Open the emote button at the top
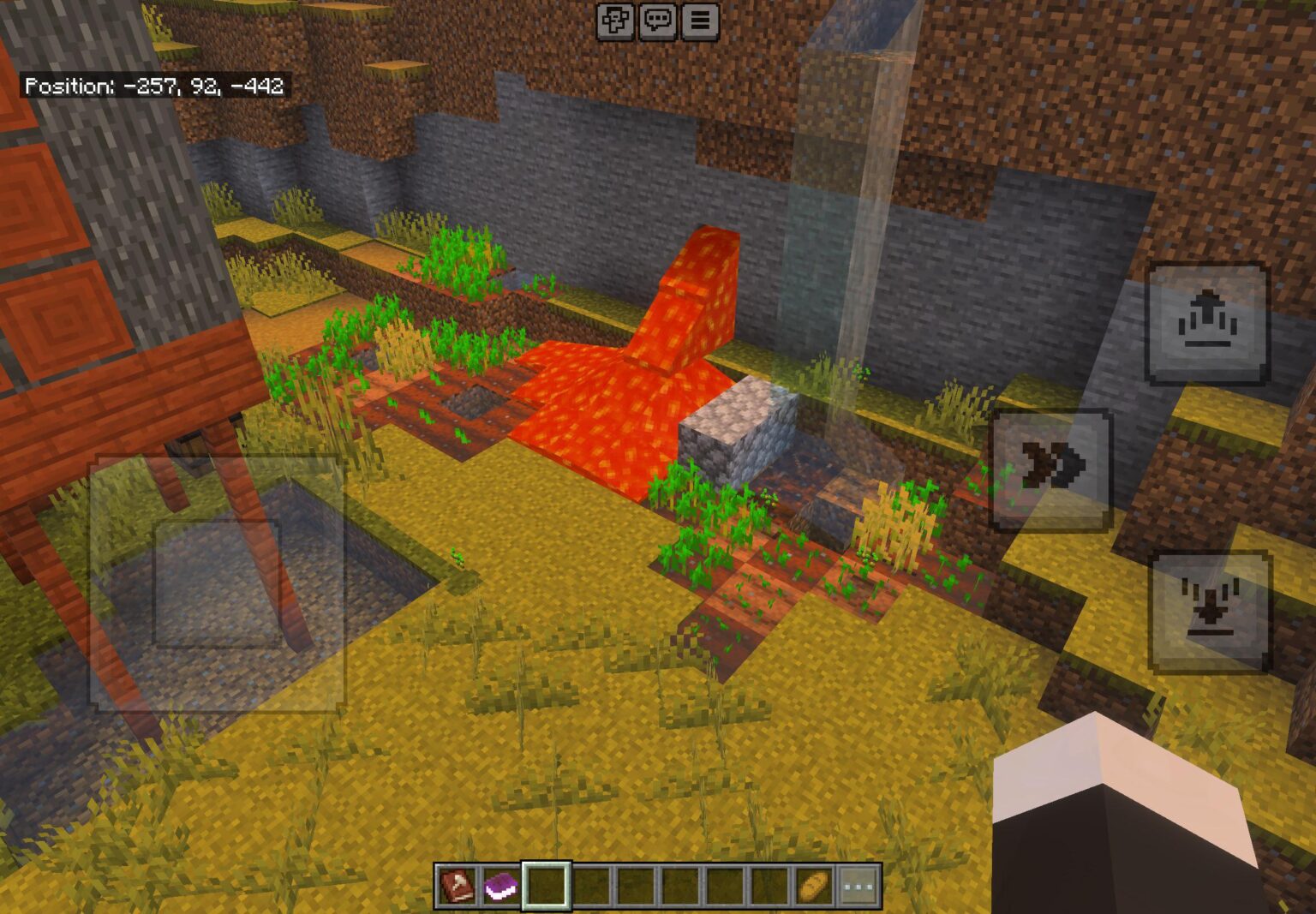The image size is (1316, 914). [x=615, y=21]
